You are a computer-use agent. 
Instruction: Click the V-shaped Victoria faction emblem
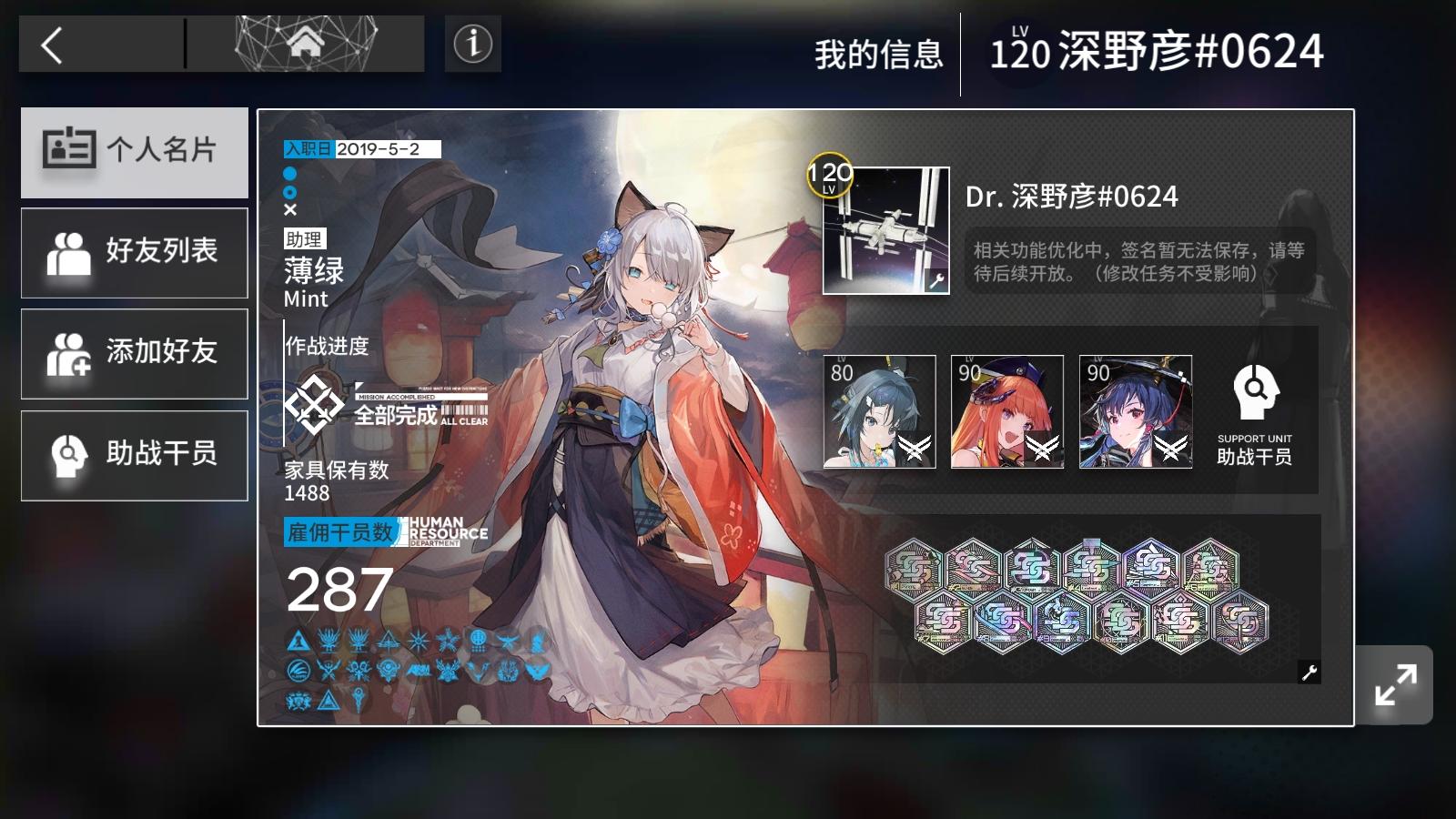tap(478, 671)
